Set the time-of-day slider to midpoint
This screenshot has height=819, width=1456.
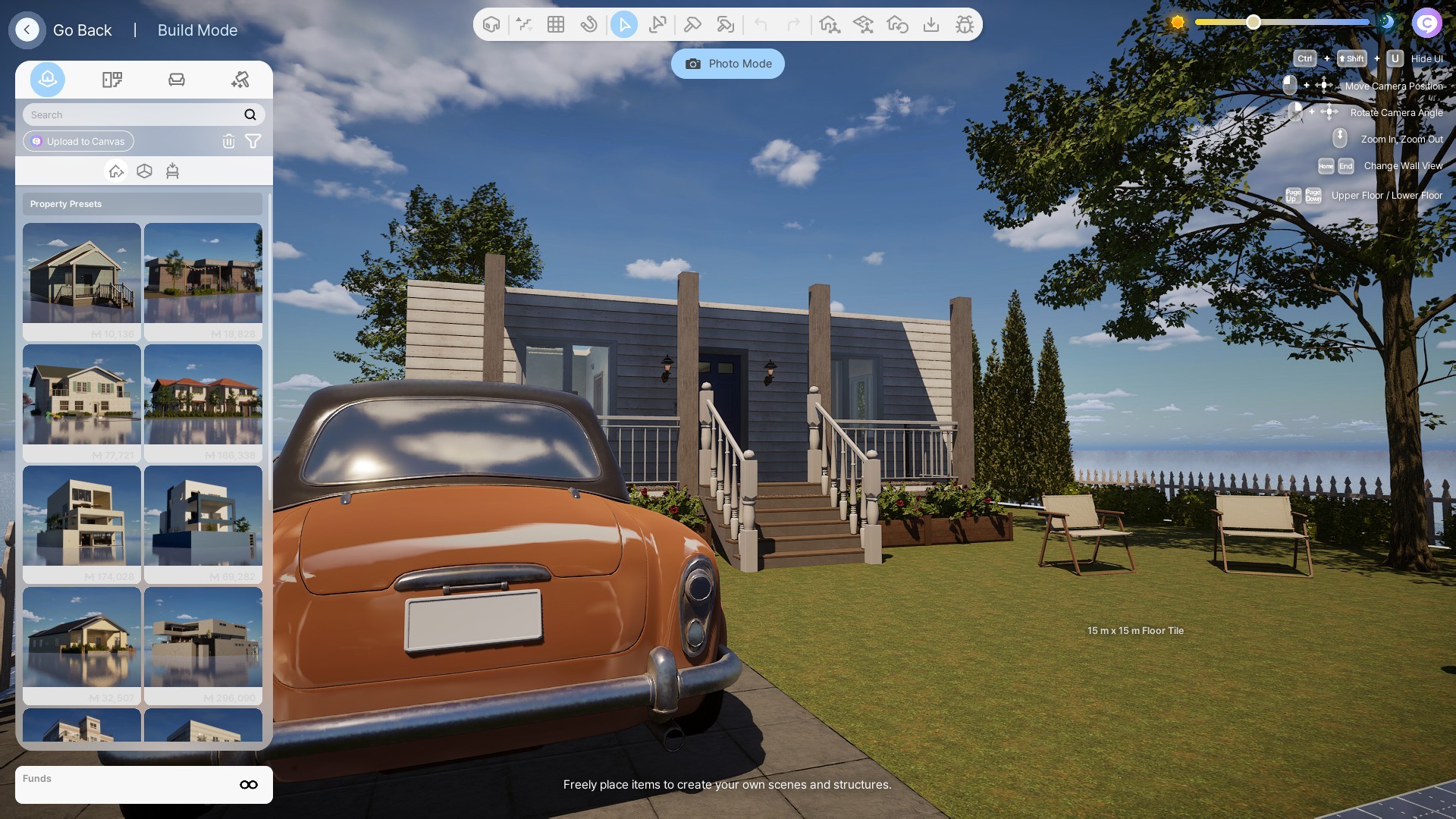click(1282, 22)
